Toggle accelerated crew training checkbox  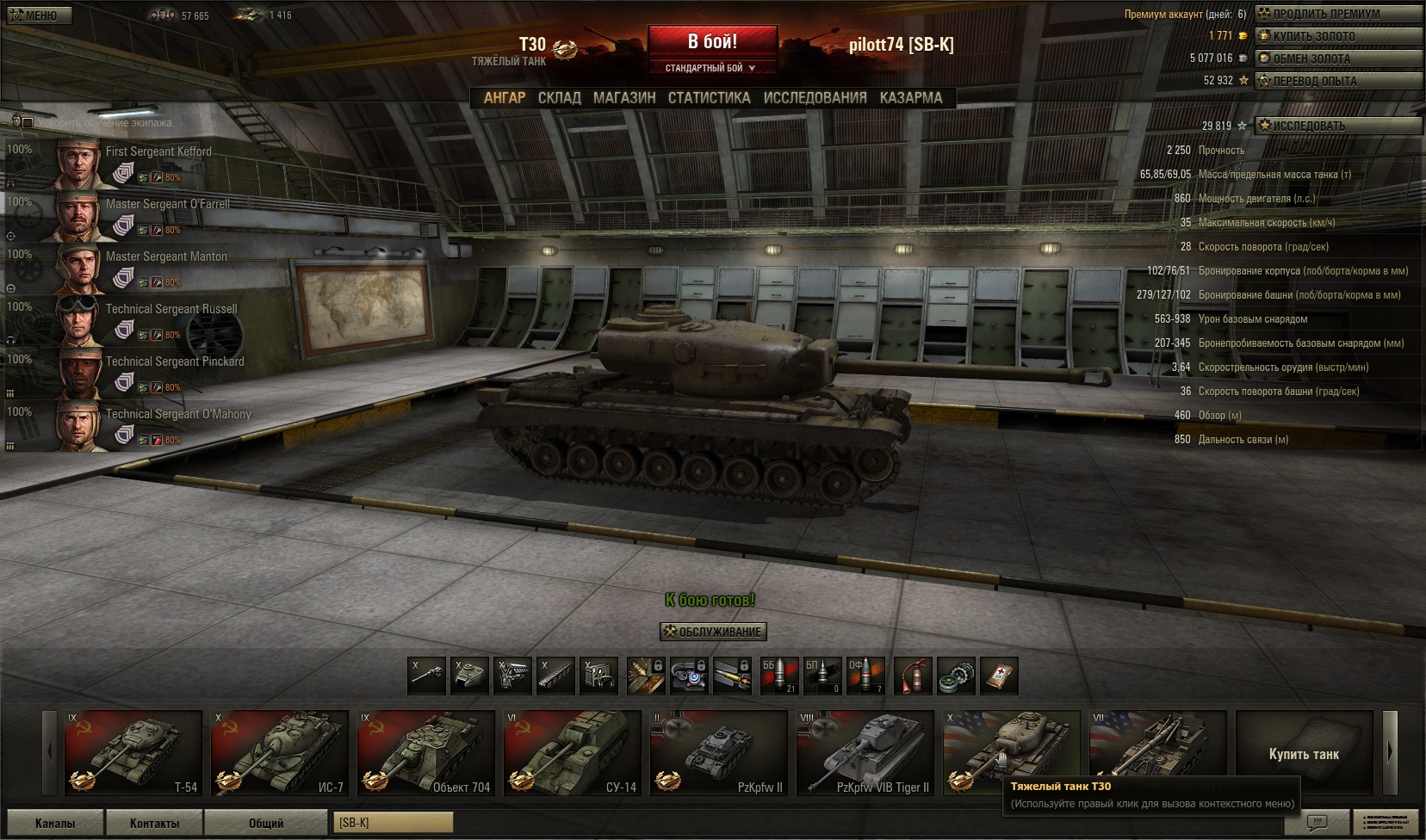28,123
